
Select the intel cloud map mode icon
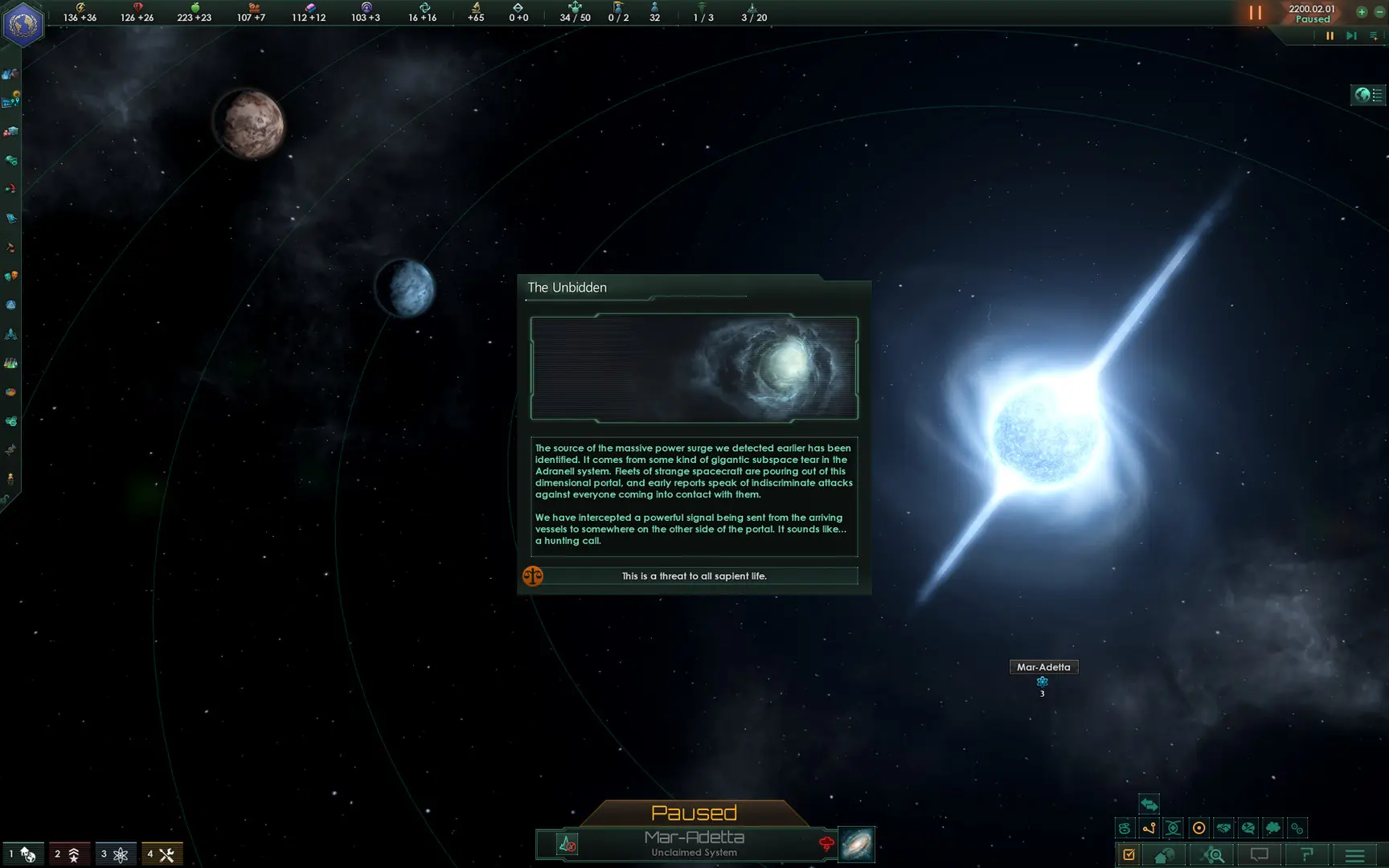point(1272,828)
